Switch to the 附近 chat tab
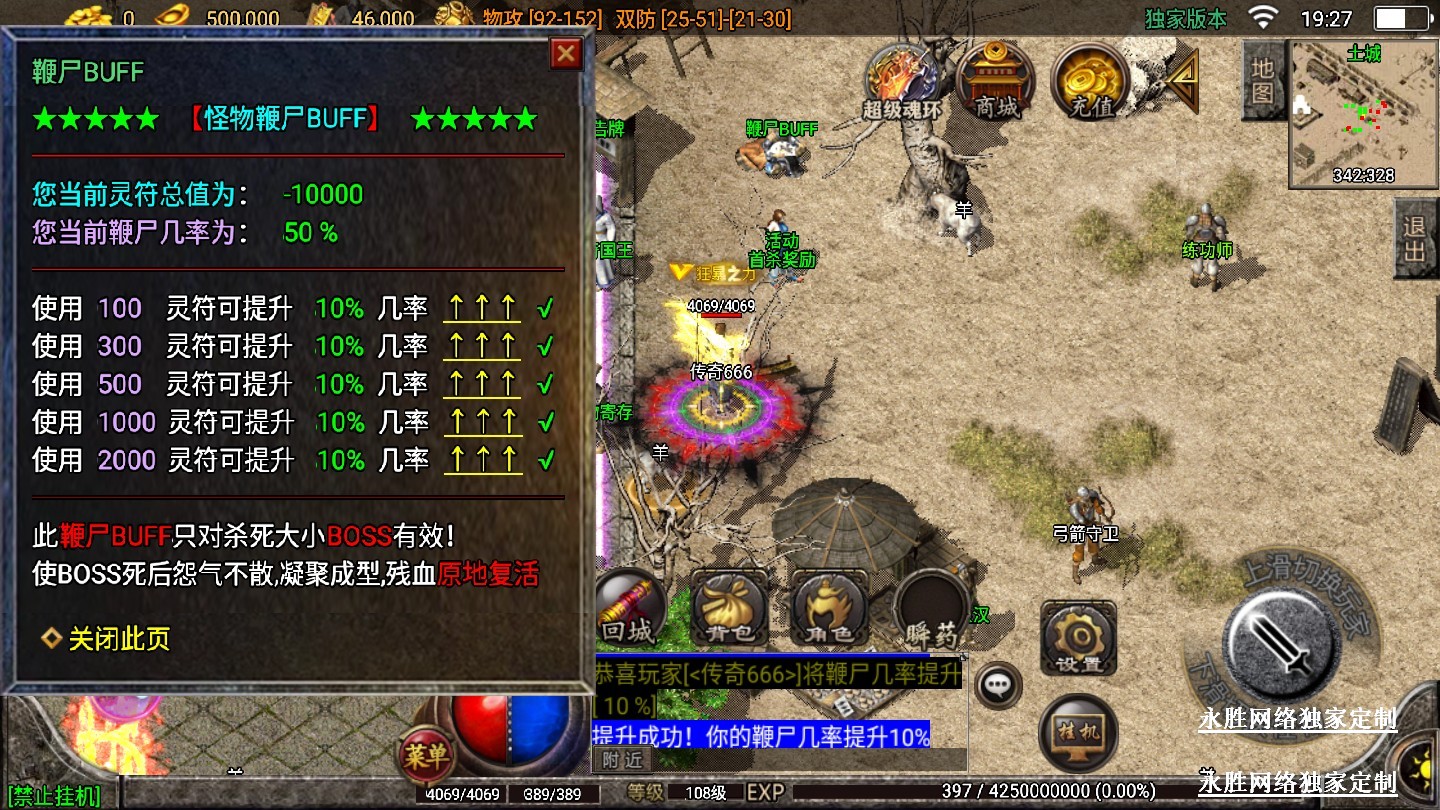Screen dimensions: 1440x810 pyautogui.click(x=622, y=760)
